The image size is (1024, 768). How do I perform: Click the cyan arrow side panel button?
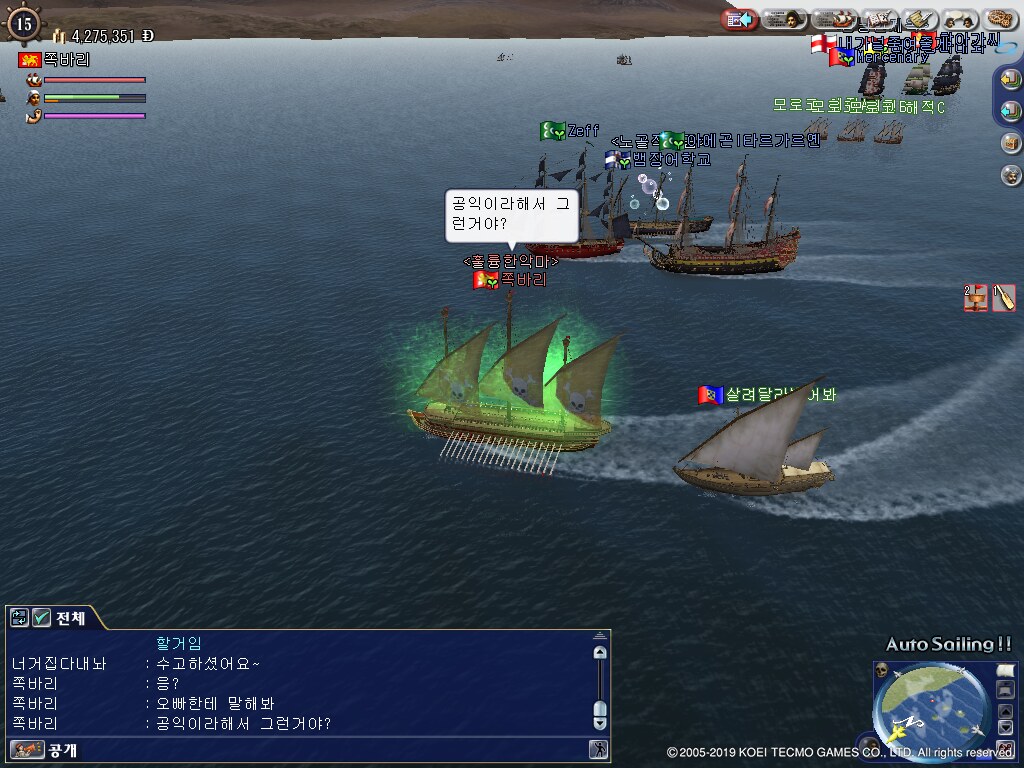[1010, 110]
